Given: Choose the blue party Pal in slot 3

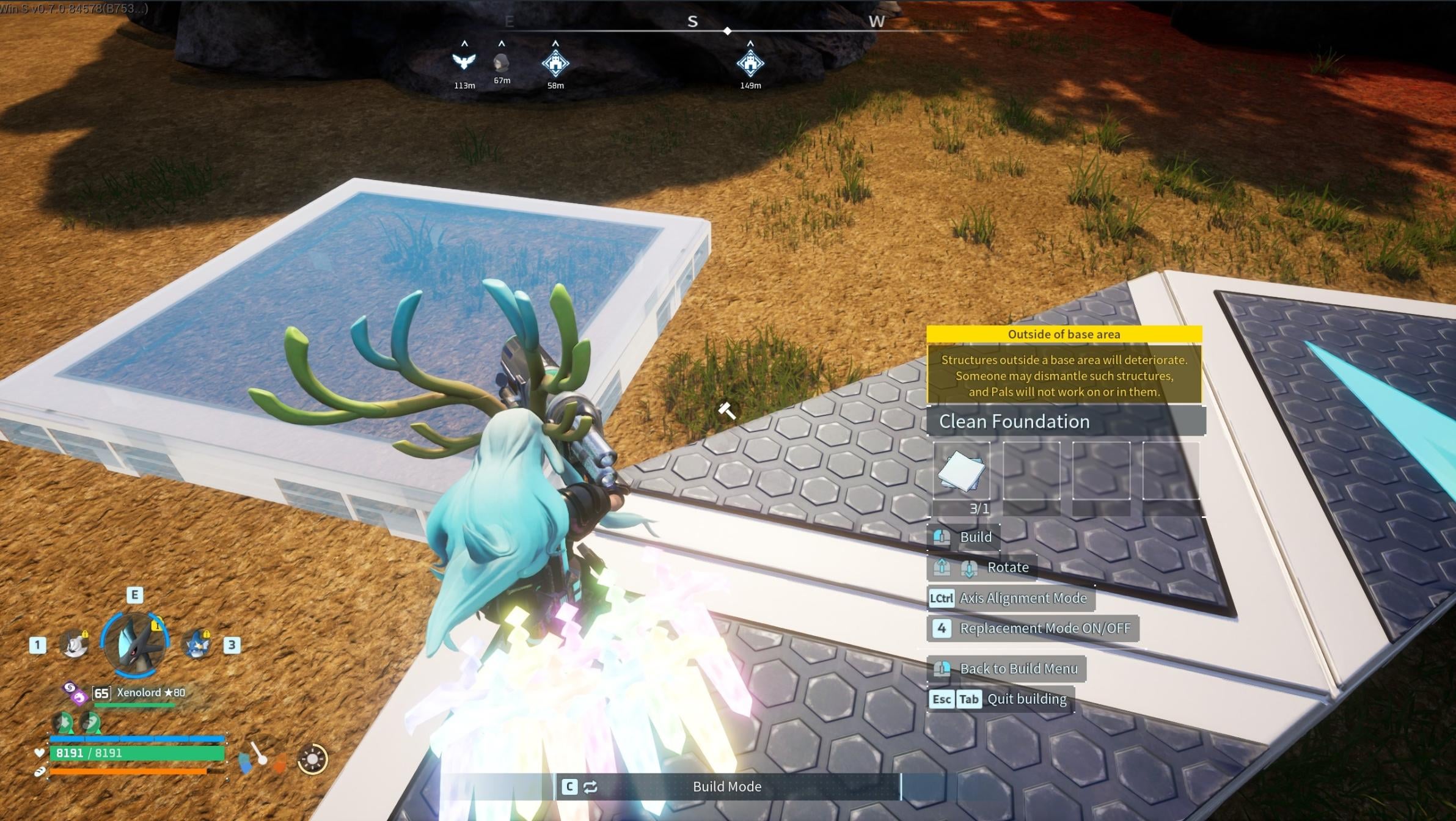Looking at the screenshot, I should [197, 644].
